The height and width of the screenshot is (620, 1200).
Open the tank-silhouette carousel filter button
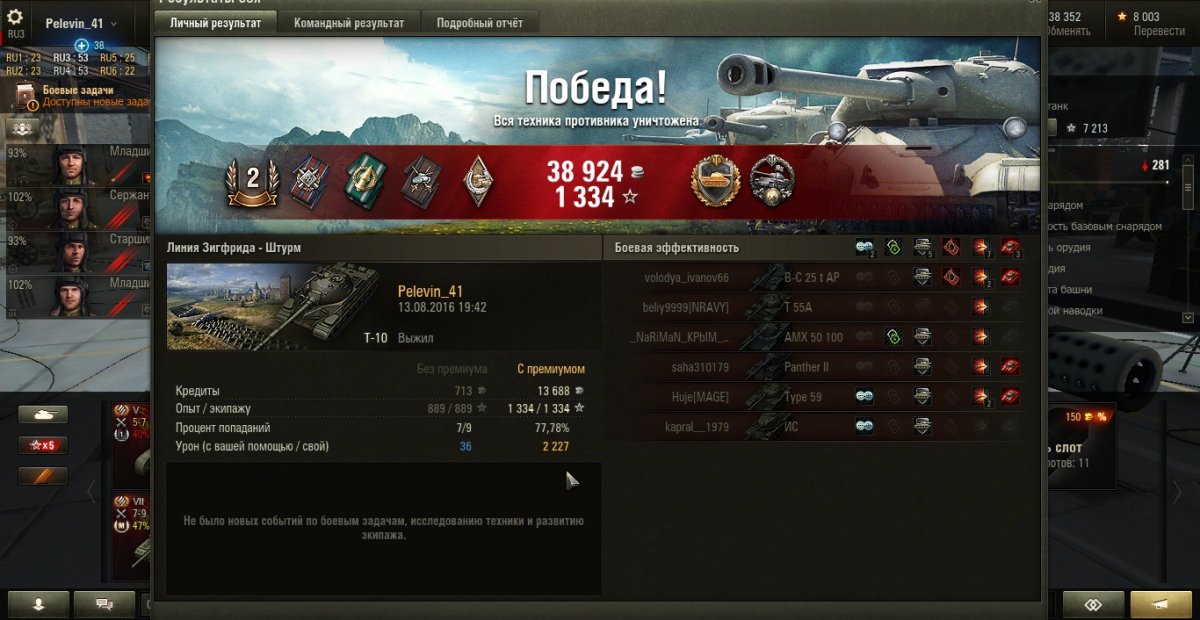click(43, 414)
